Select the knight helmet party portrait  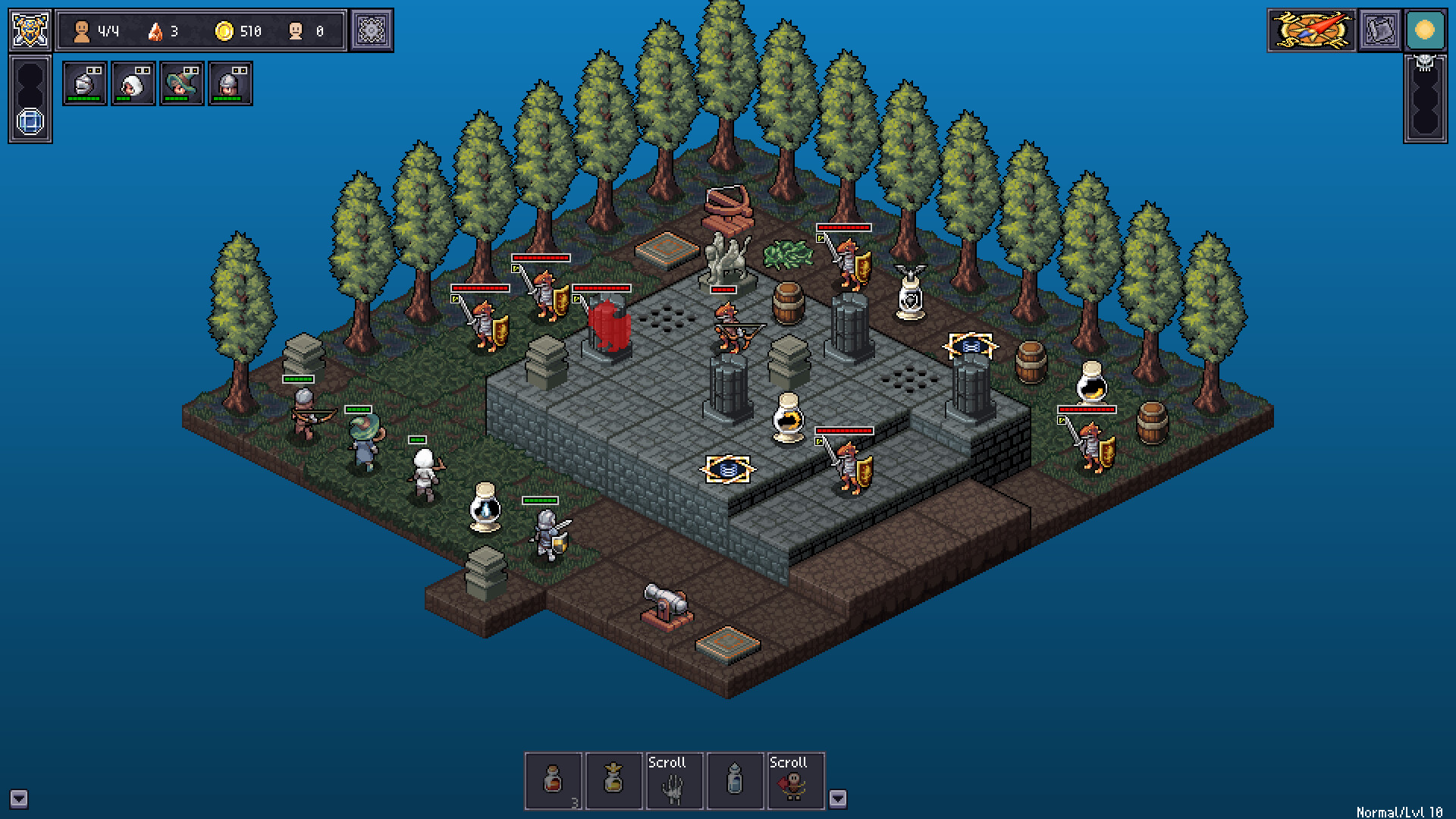[x=84, y=83]
